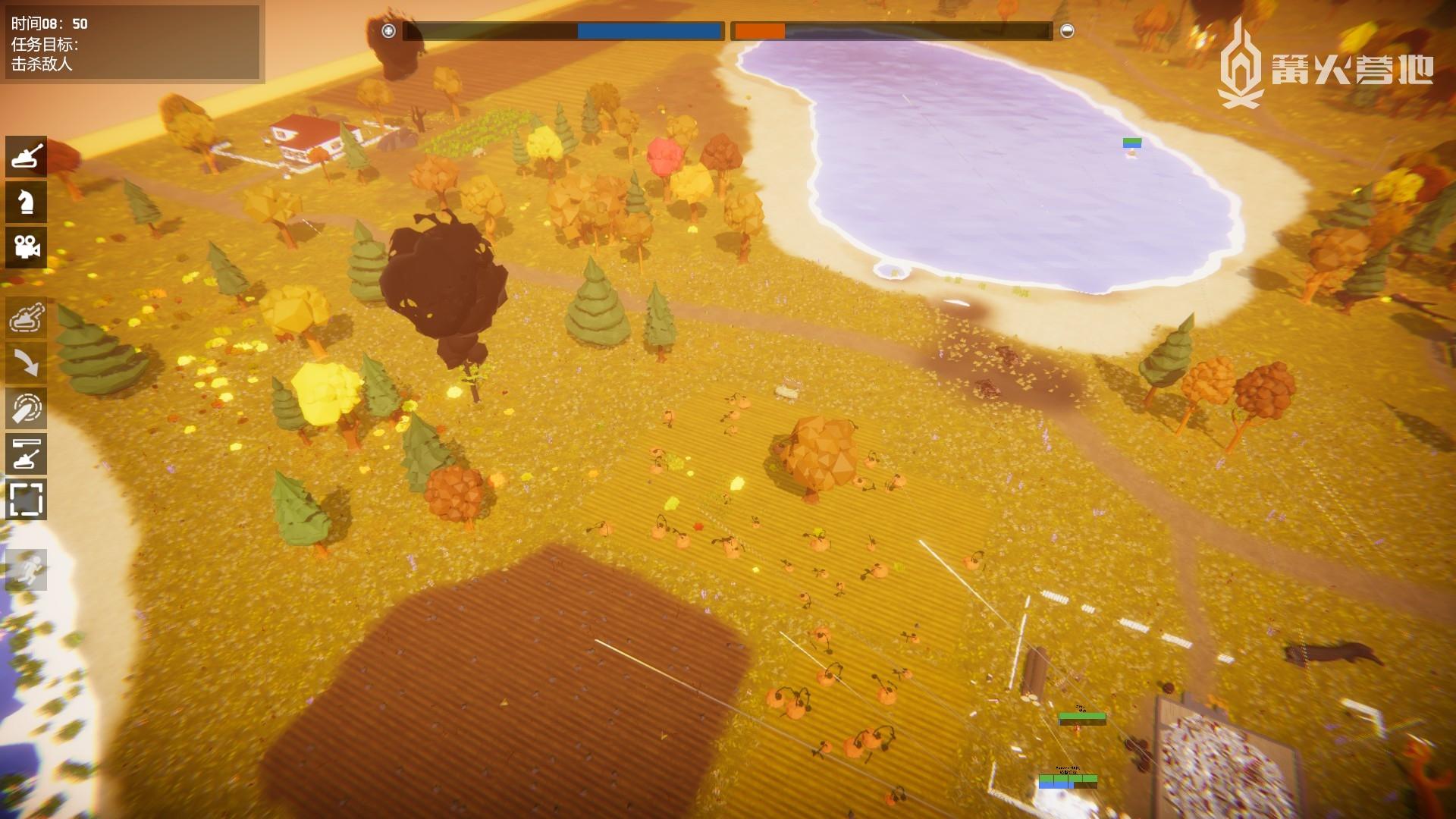Click the dashed selection frame button
The height and width of the screenshot is (819, 1456).
click(27, 500)
